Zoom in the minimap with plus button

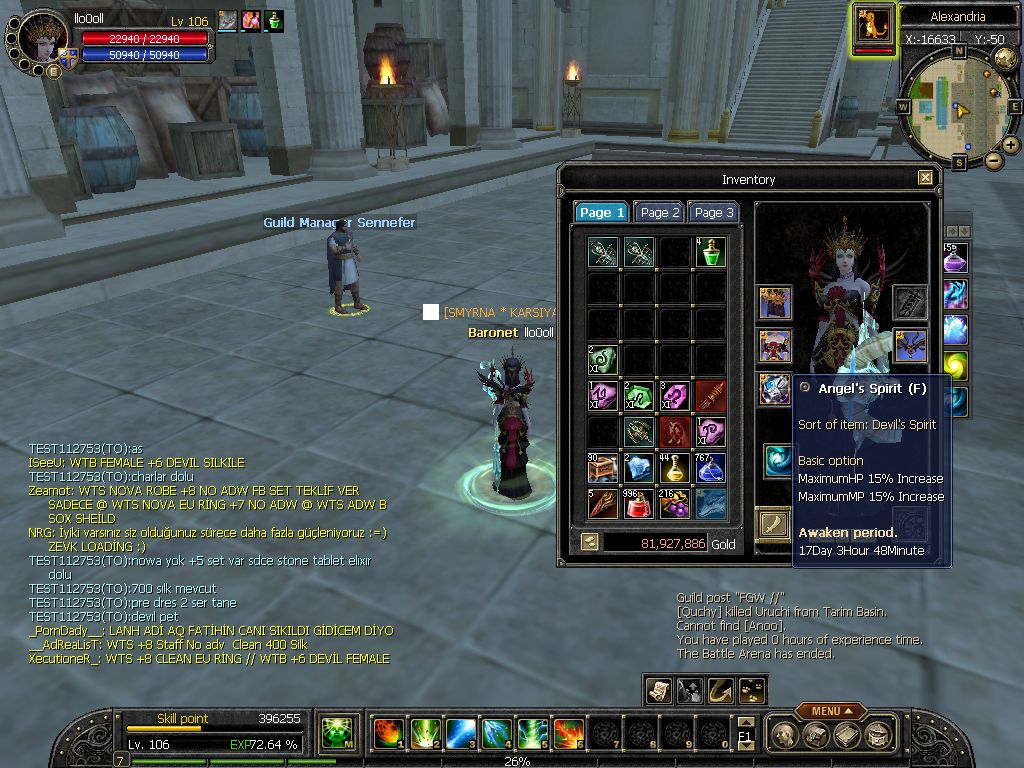(x=1011, y=145)
